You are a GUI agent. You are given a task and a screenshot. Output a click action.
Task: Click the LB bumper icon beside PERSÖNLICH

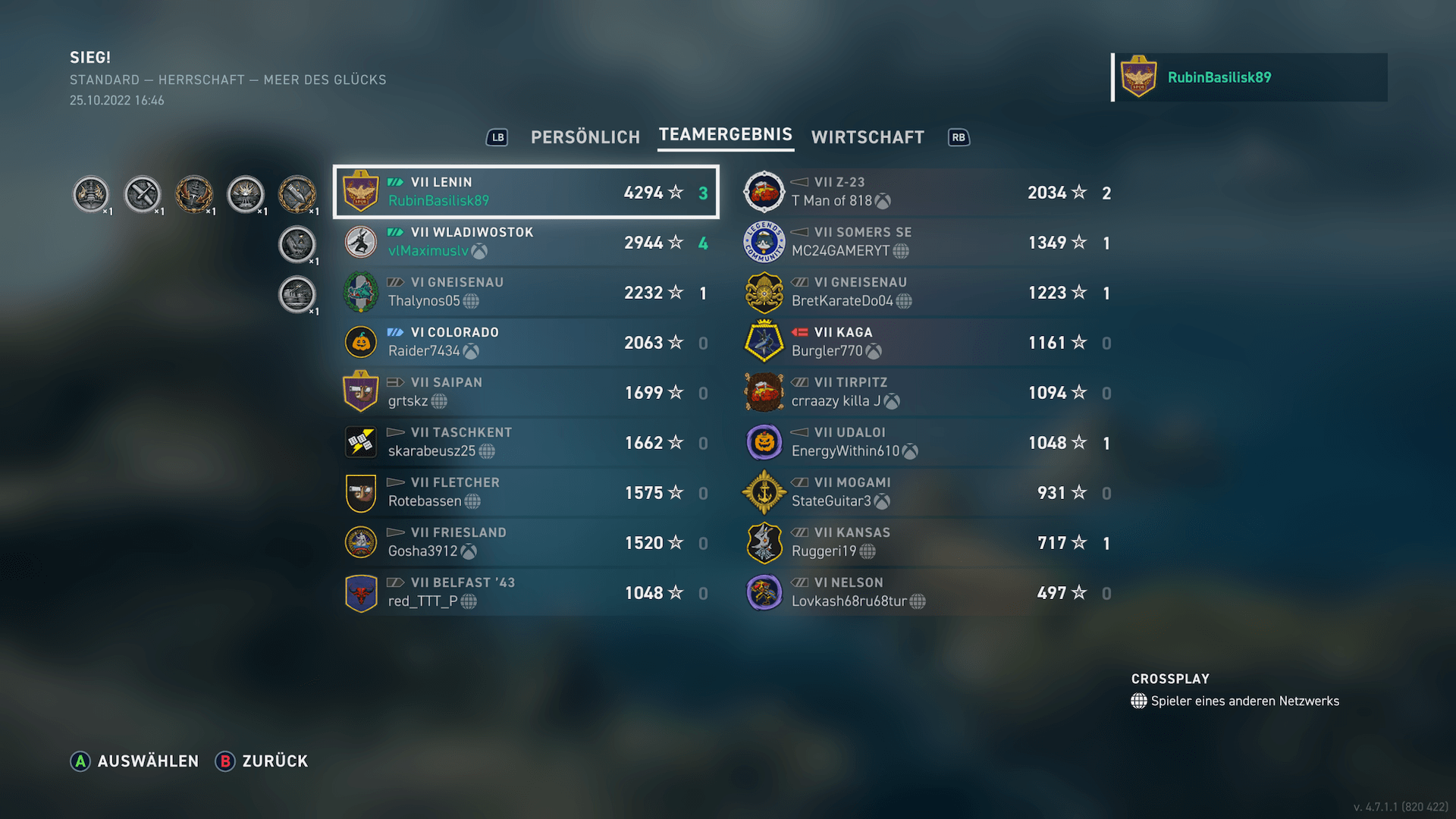497,137
